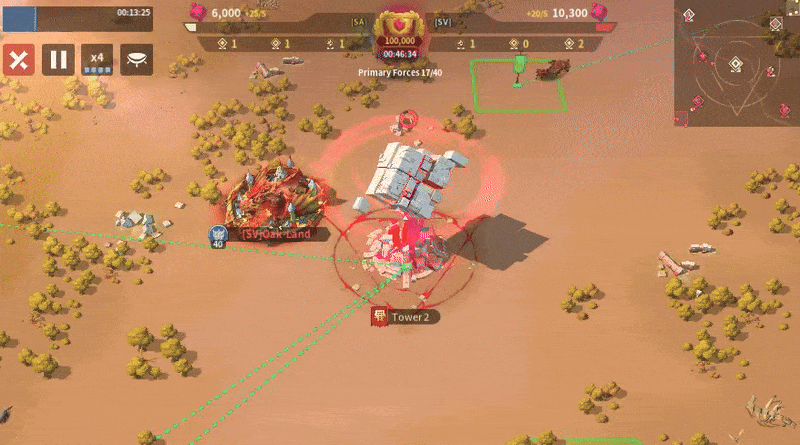Pause the battle playback
The width and height of the screenshot is (800, 445).
pyautogui.click(x=58, y=59)
